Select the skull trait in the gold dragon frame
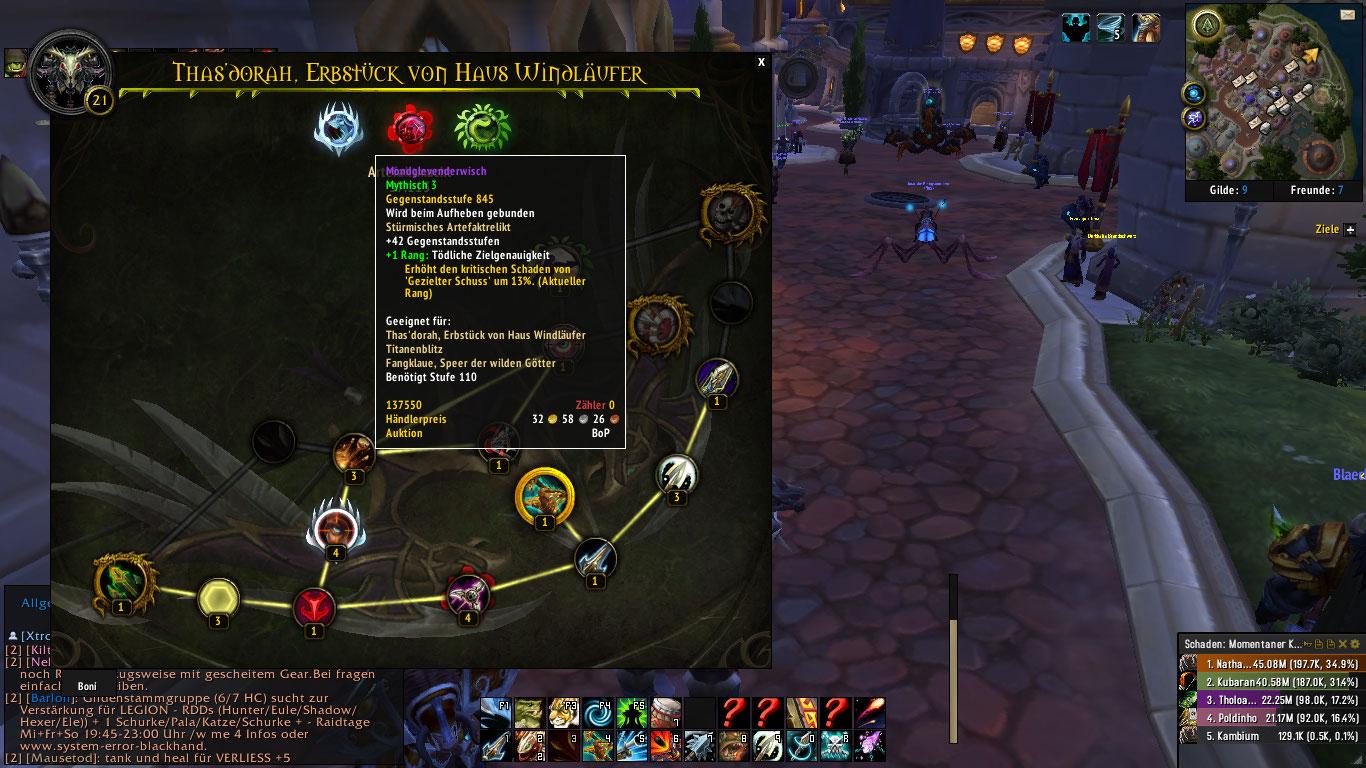Screen dimensions: 1366x768 pyautogui.click(x=733, y=212)
